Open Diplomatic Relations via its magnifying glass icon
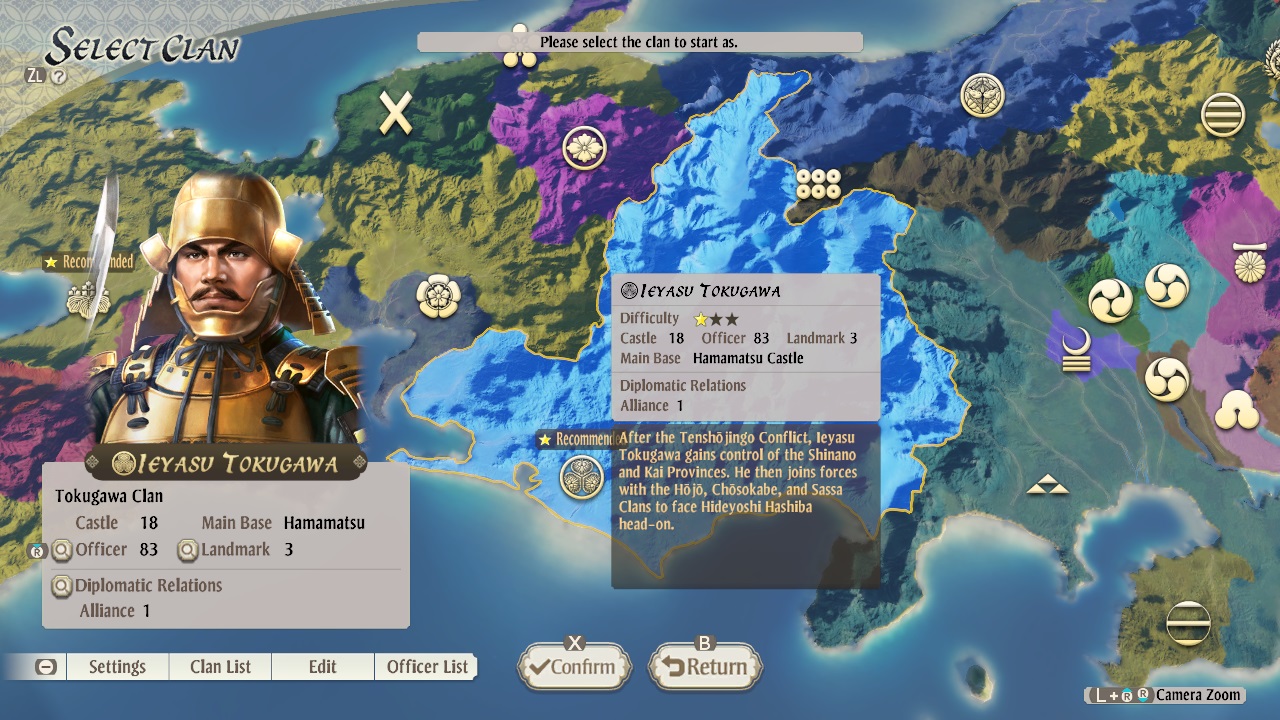1280x720 pixels. click(62, 586)
